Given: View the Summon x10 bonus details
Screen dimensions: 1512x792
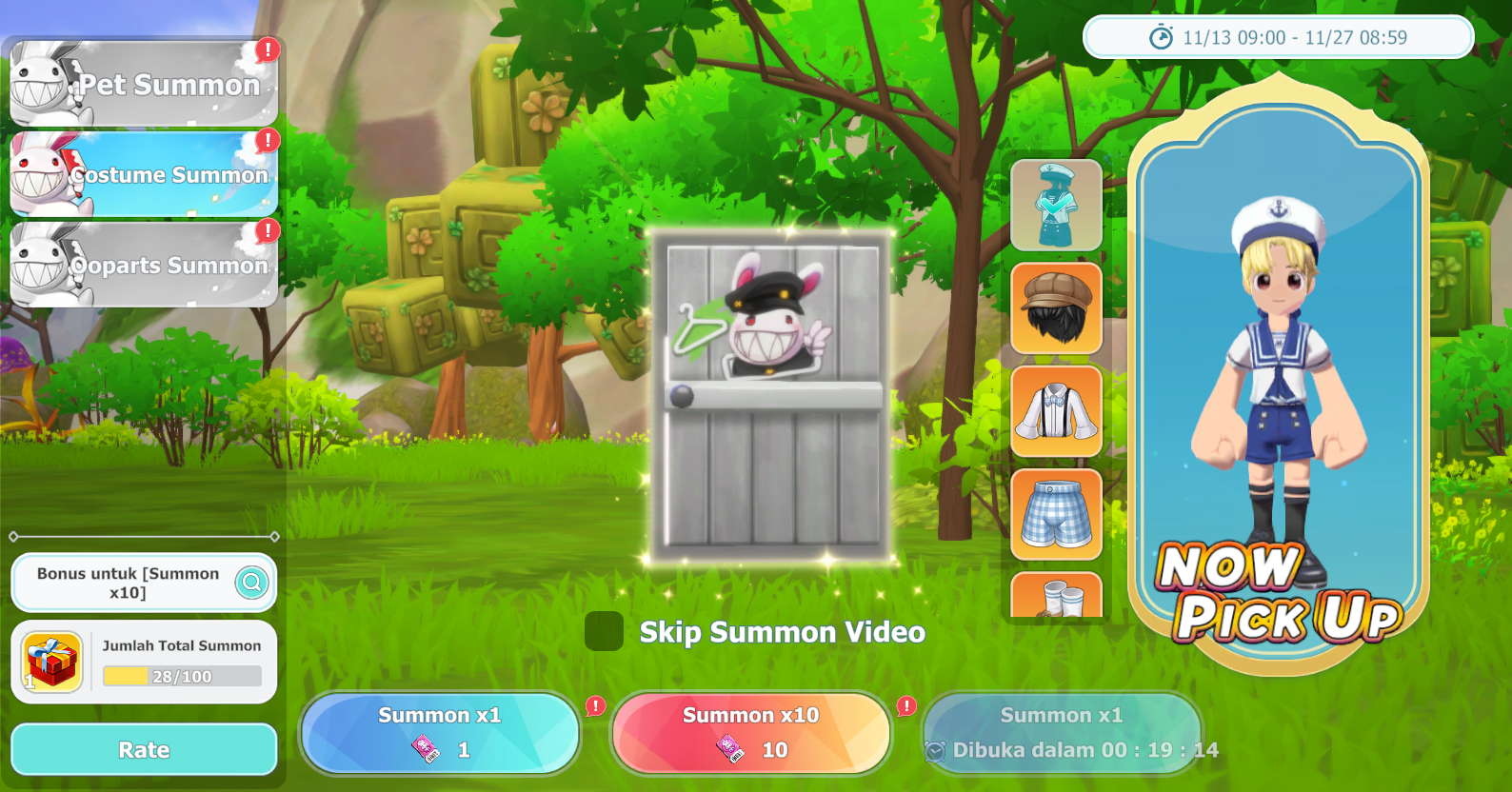Looking at the screenshot, I should [x=252, y=582].
